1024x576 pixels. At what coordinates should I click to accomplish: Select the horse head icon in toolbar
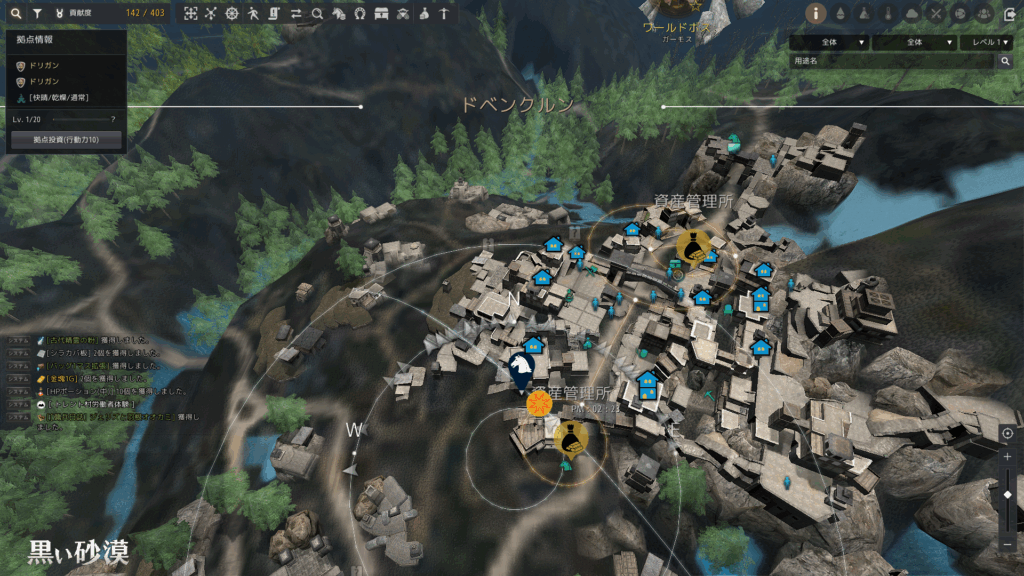338,14
